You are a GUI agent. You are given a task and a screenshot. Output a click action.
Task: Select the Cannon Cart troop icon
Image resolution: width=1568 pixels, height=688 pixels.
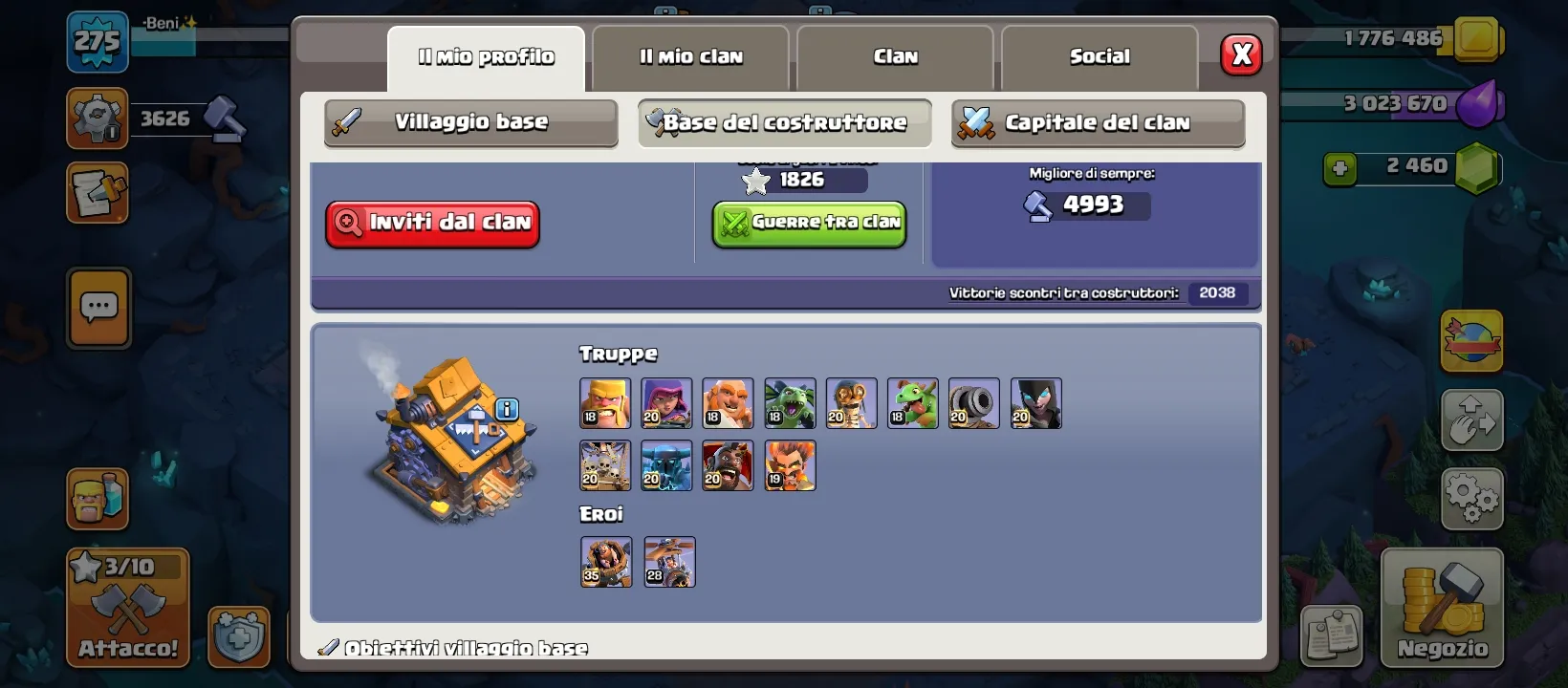(973, 403)
